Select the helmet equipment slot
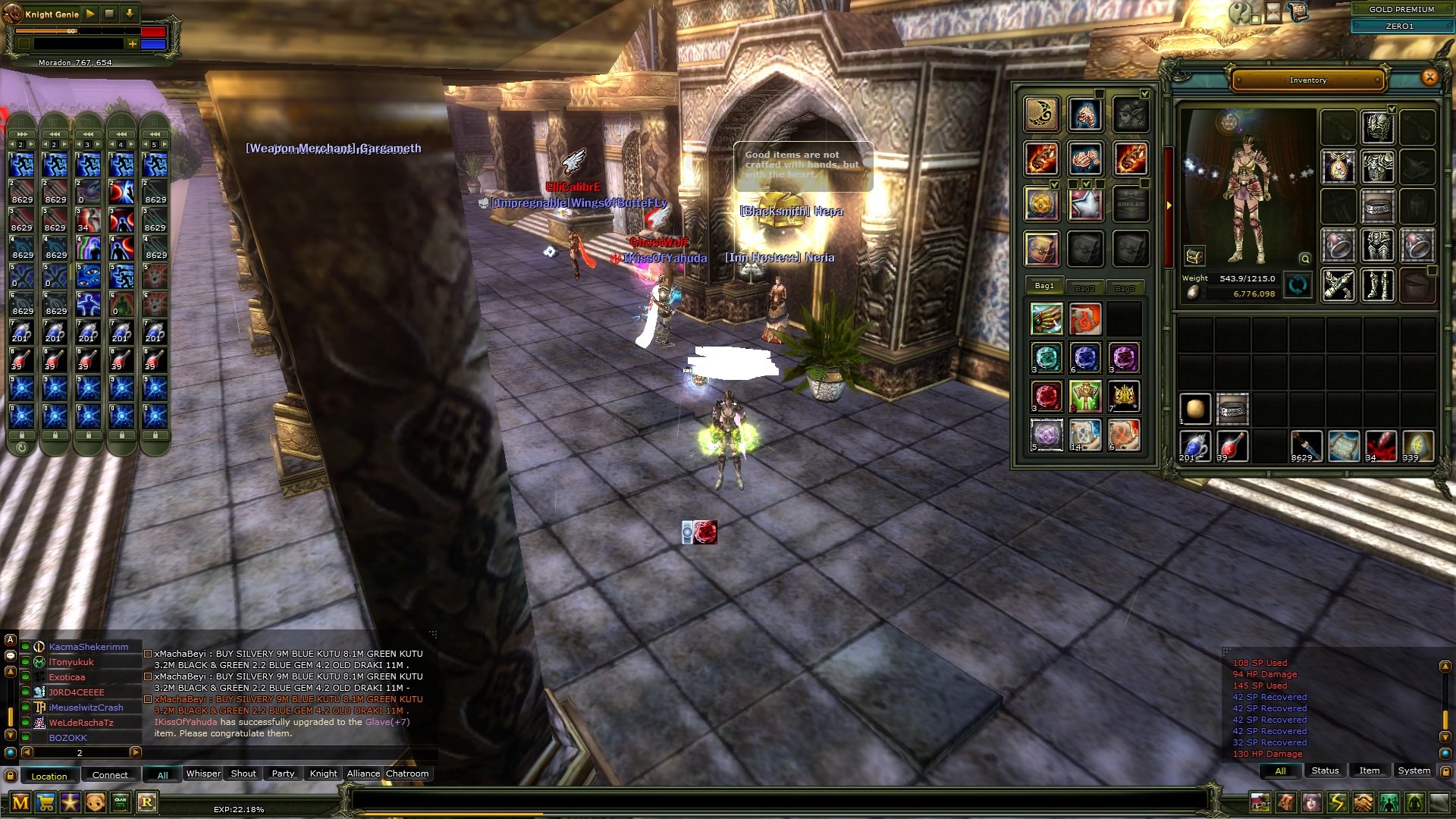Screen dimensions: 1456x819 coord(1378,126)
